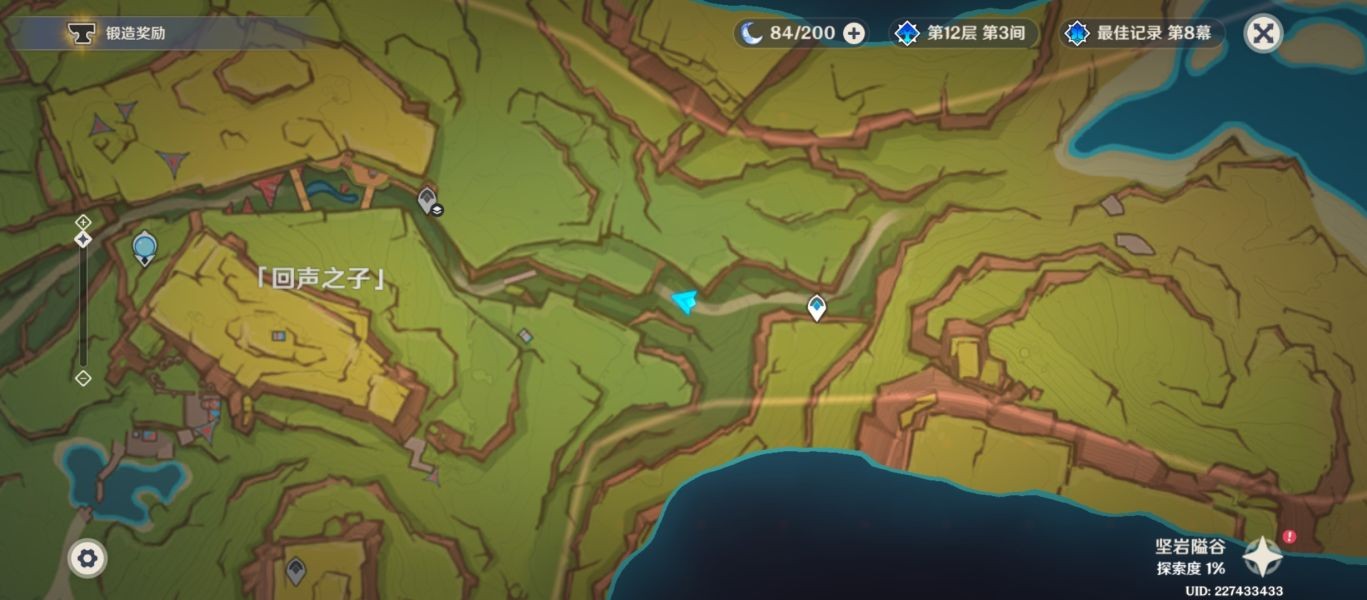Select the teleport waypoint marker on the path
Image resolution: width=1367 pixels, height=600 pixels.
click(817, 307)
